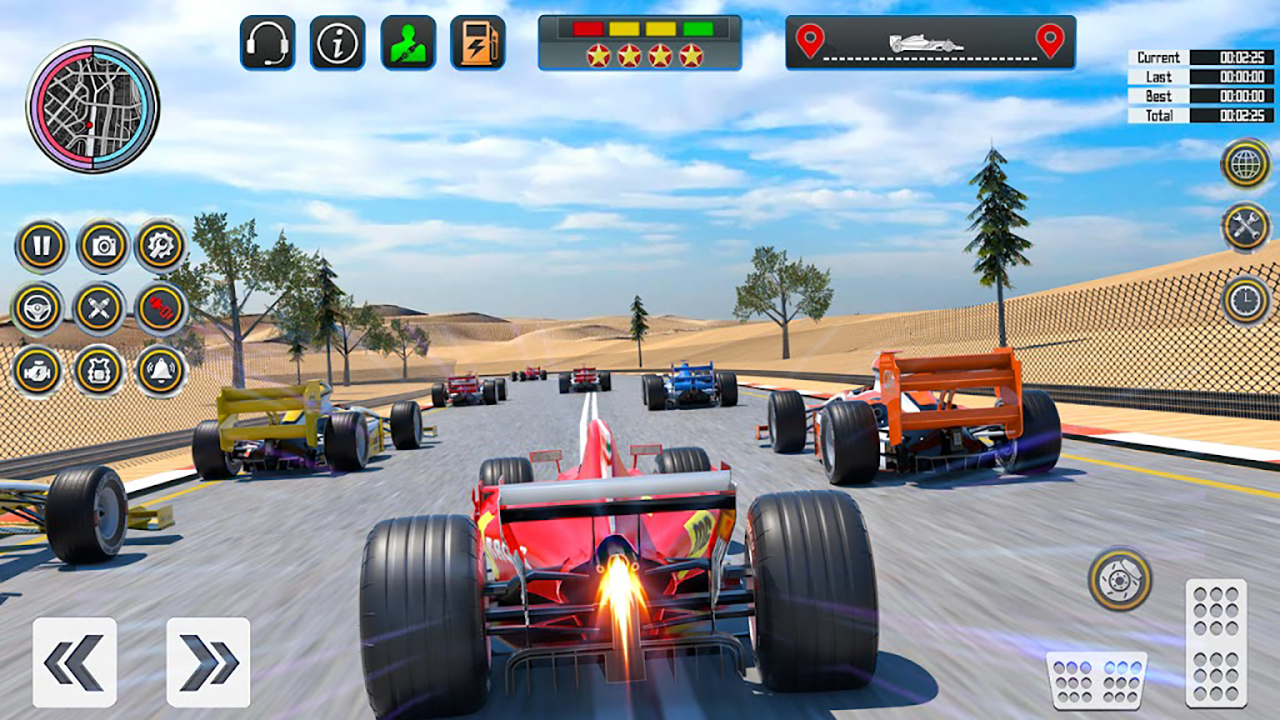Viewport: 1280px width, 720px height.
Task: Toggle the armor vest icon
Action: pyautogui.click(x=98, y=370)
